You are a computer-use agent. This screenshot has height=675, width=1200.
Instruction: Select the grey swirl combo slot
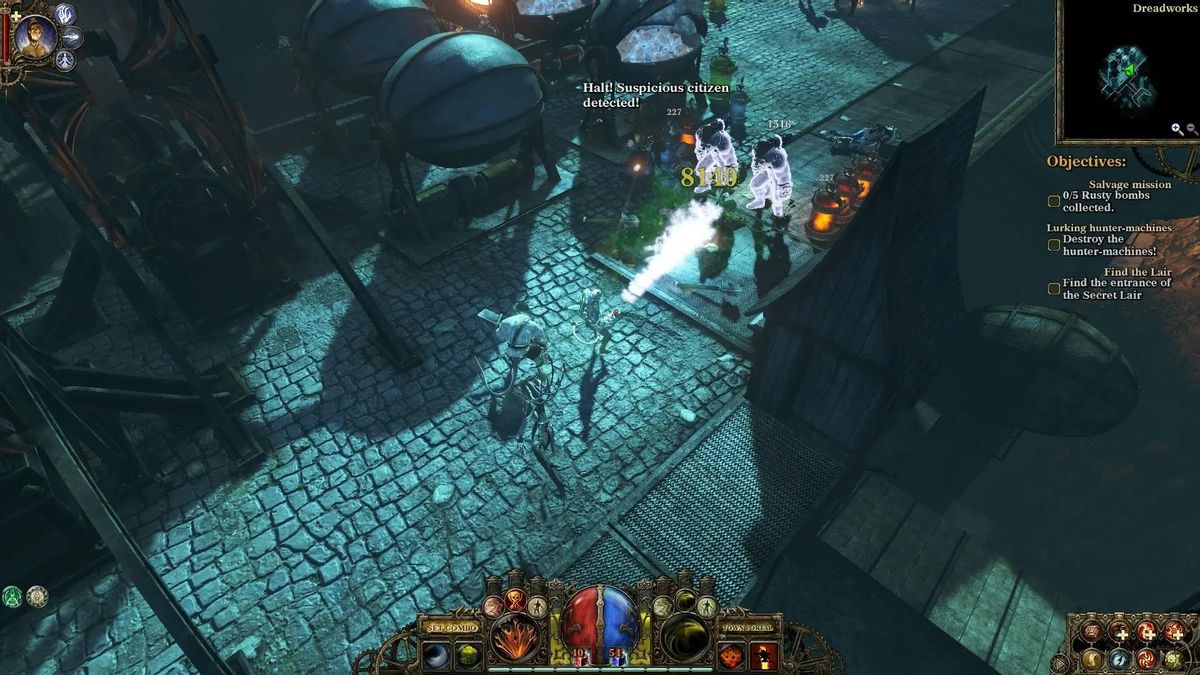(x=436, y=655)
